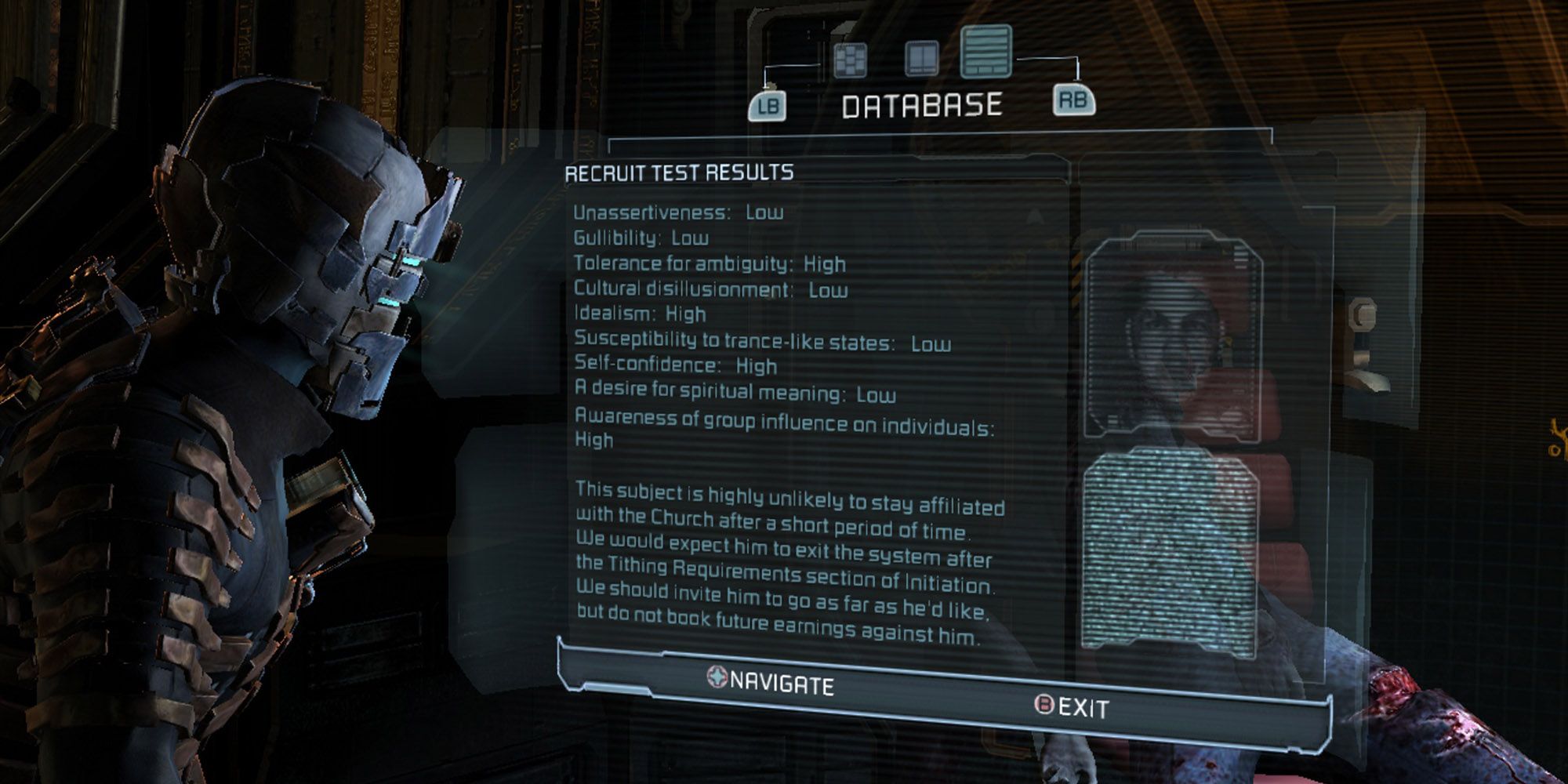The image size is (1568, 784).
Task: Select the highlighted Database list tab
Action: click(x=986, y=52)
